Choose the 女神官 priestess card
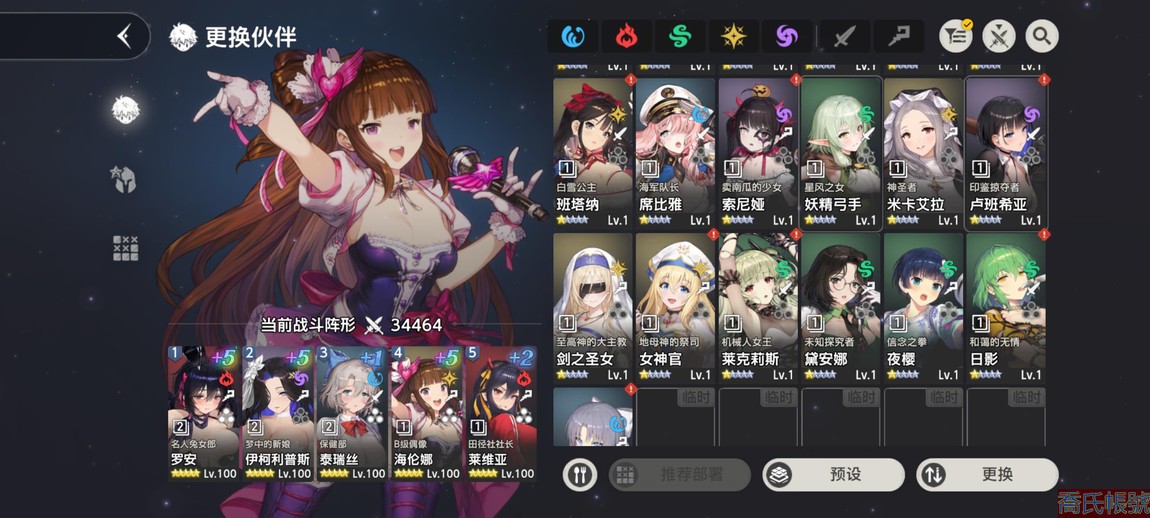The height and width of the screenshot is (518, 1150). 675,307
